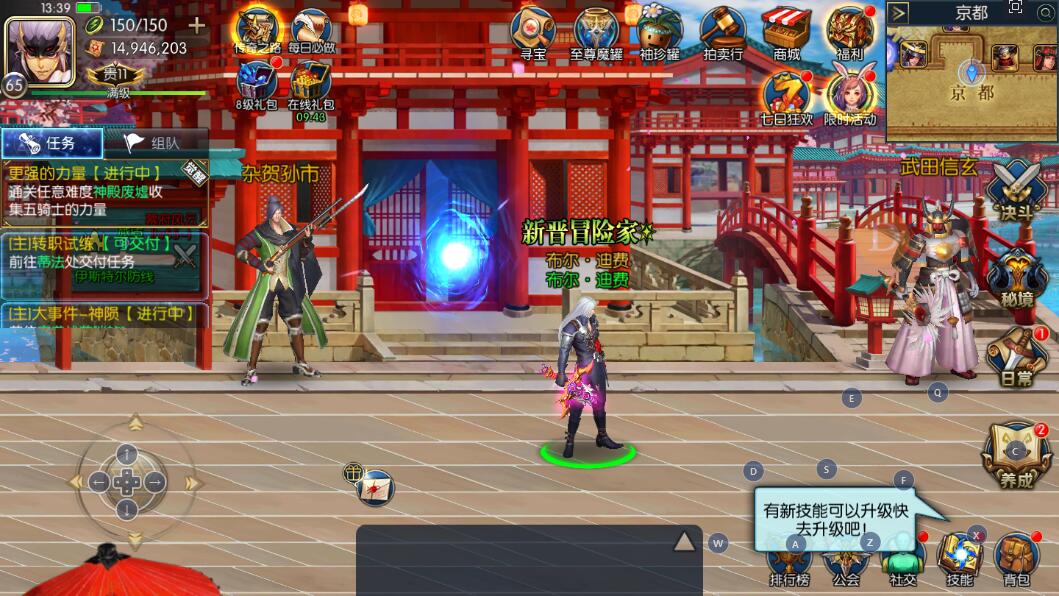Open 七日狂欢 seven-day carnival event
The height and width of the screenshot is (596, 1059).
(787, 97)
